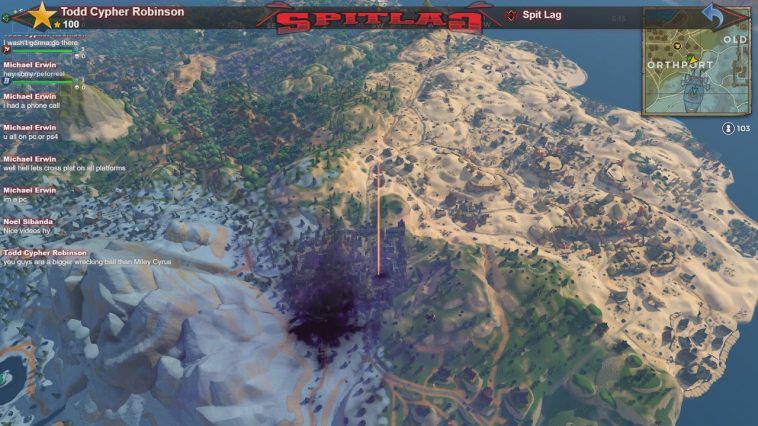
Task: Click the Spit Lag emblem icon
Action: (511, 15)
